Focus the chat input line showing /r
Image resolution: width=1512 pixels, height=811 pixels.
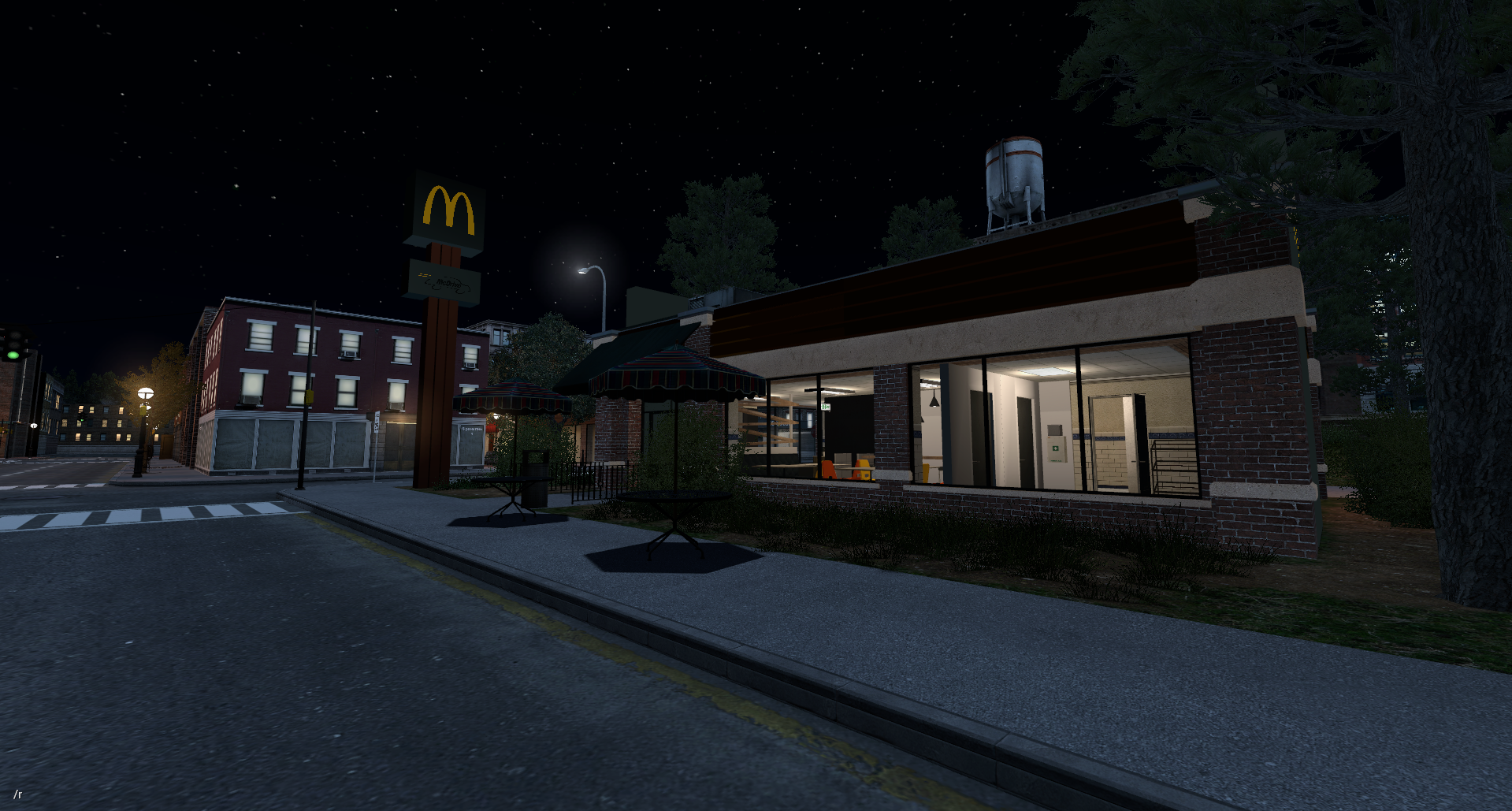tap(18, 794)
